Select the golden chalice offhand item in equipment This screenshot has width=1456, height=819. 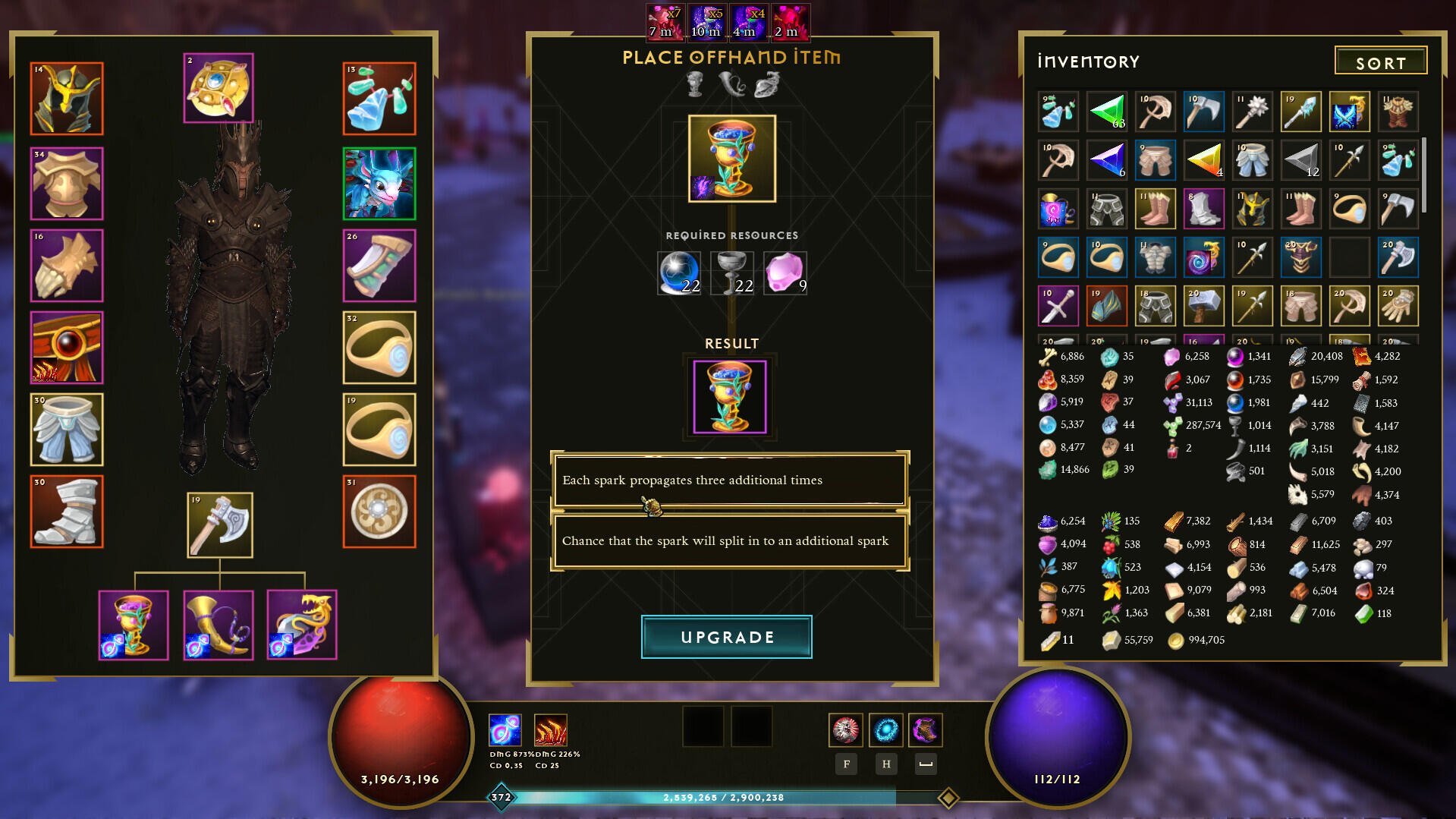[x=134, y=624]
